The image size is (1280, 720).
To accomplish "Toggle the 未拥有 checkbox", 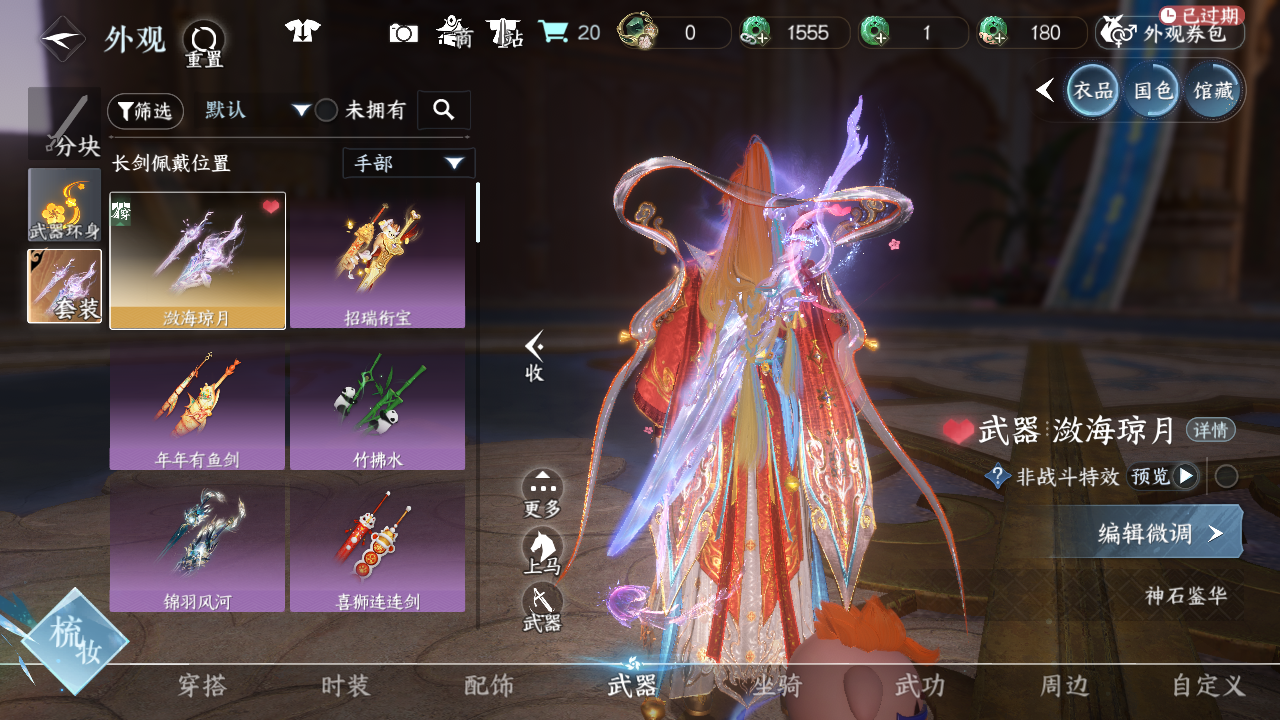I will [x=326, y=111].
